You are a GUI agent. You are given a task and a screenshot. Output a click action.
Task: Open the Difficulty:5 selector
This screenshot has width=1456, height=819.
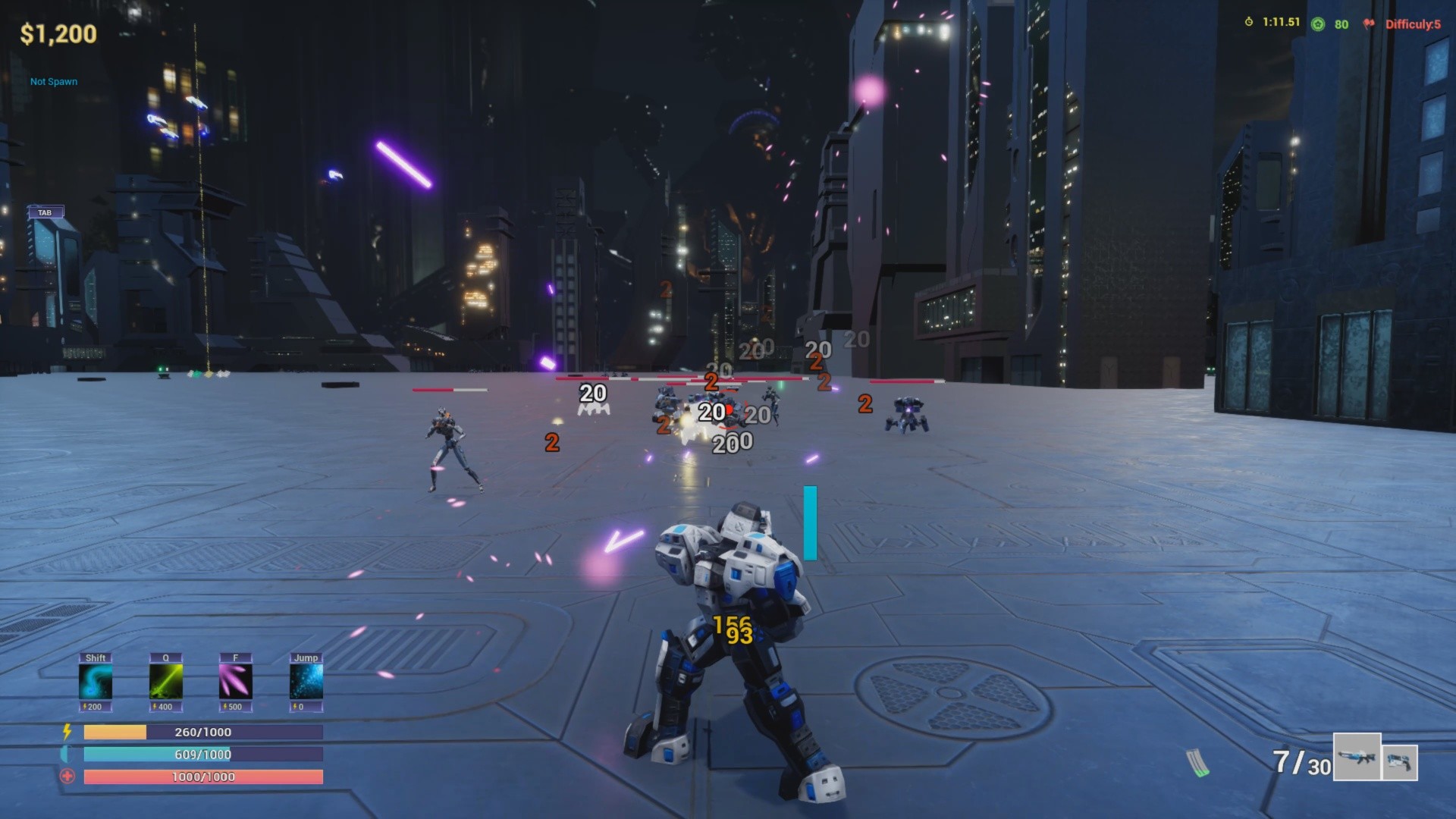[x=1412, y=24]
